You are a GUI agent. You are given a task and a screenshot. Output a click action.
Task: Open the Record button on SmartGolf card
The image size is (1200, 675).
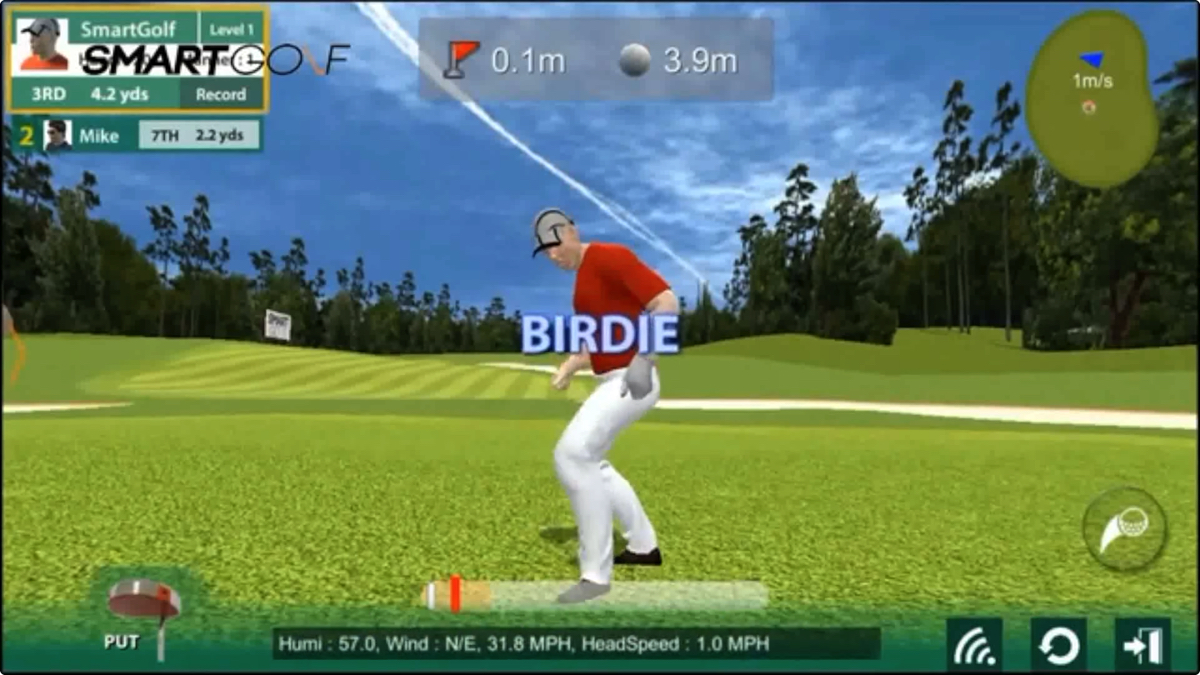[x=221, y=94]
